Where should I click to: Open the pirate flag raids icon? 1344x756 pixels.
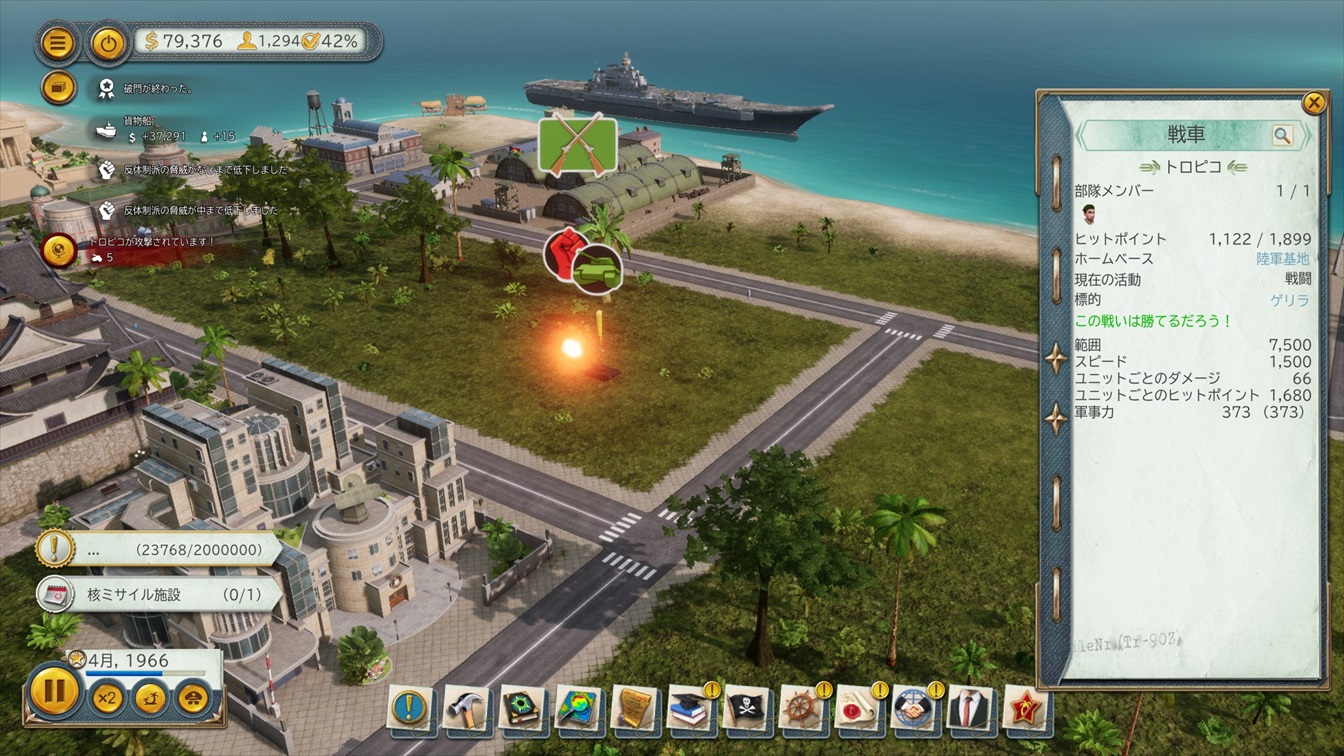pos(746,709)
